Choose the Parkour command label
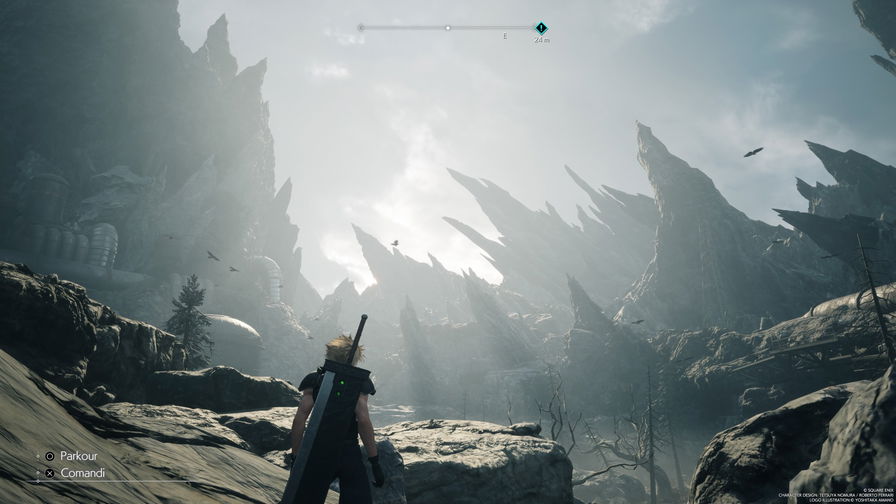This screenshot has height=504, width=896. pyautogui.click(x=80, y=456)
